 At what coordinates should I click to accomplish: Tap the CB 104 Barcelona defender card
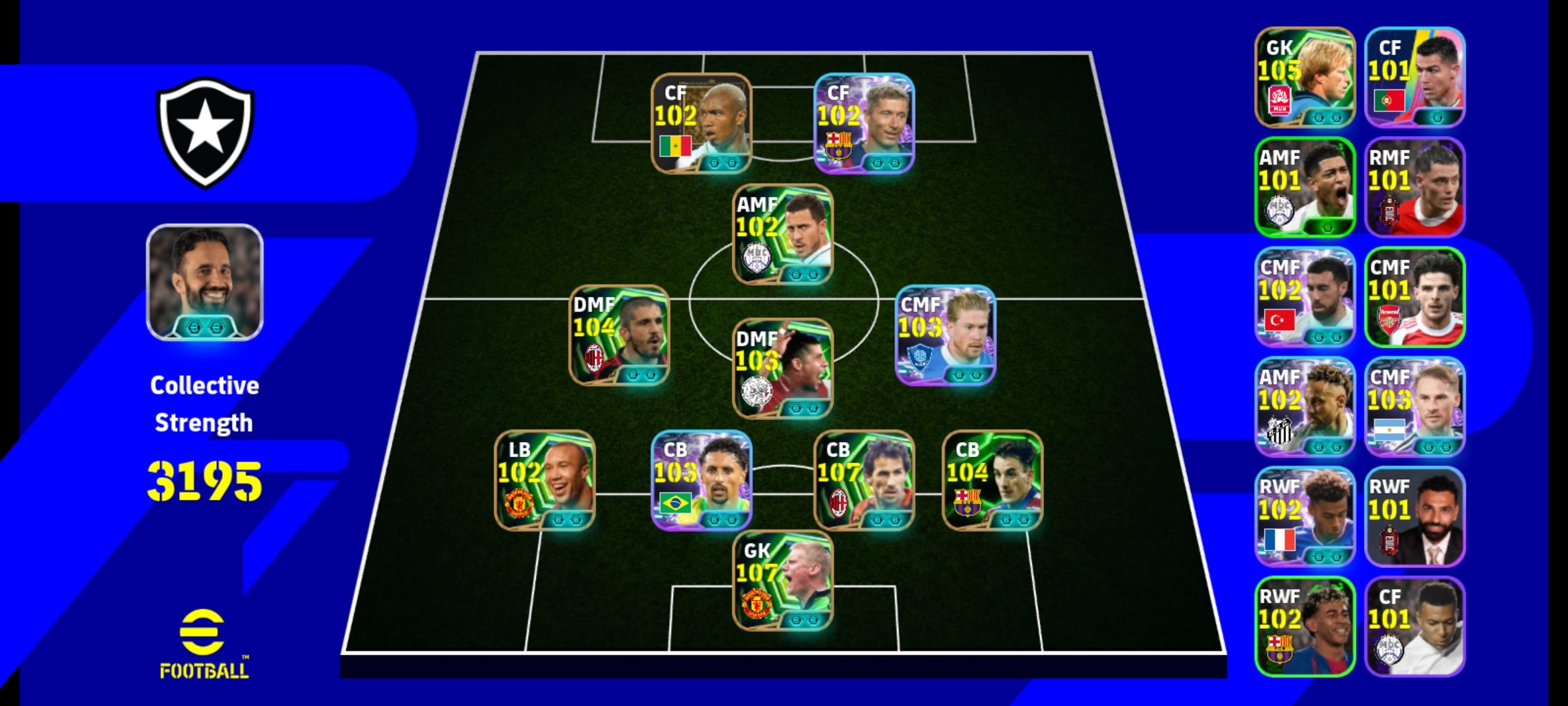tap(992, 480)
